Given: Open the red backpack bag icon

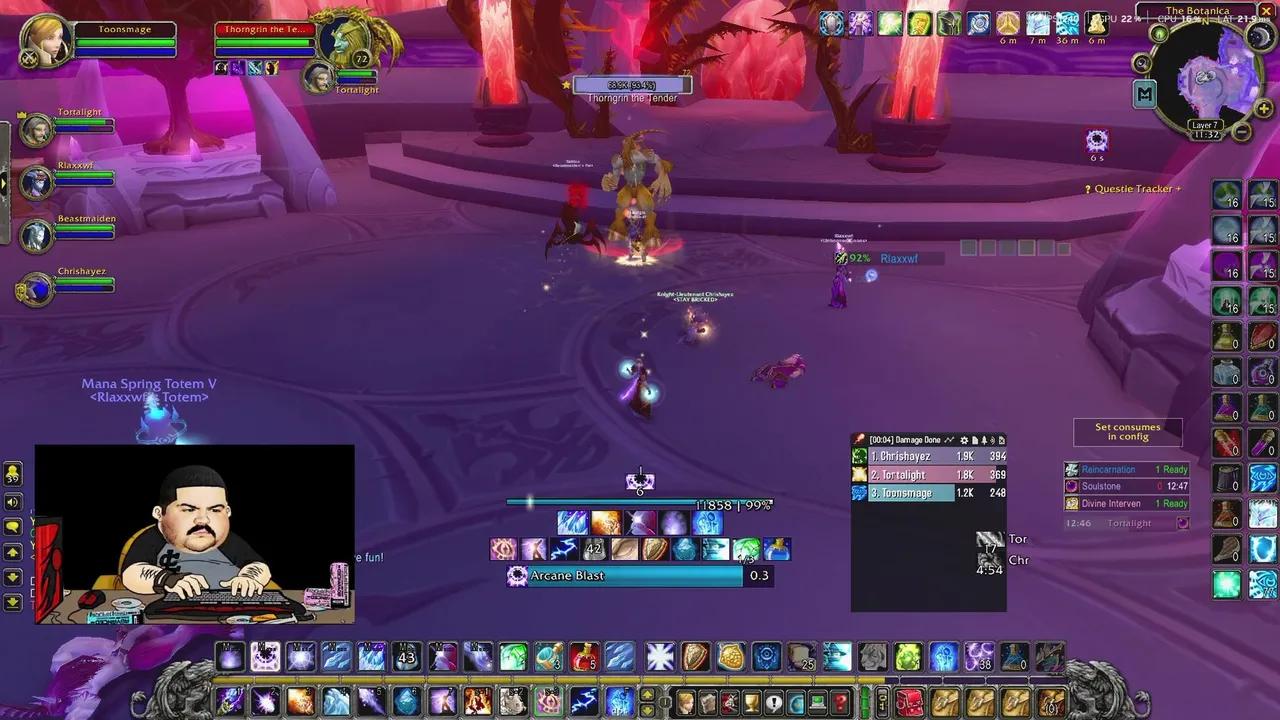Looking at the screenshot, I should click(x=909, y=702).
